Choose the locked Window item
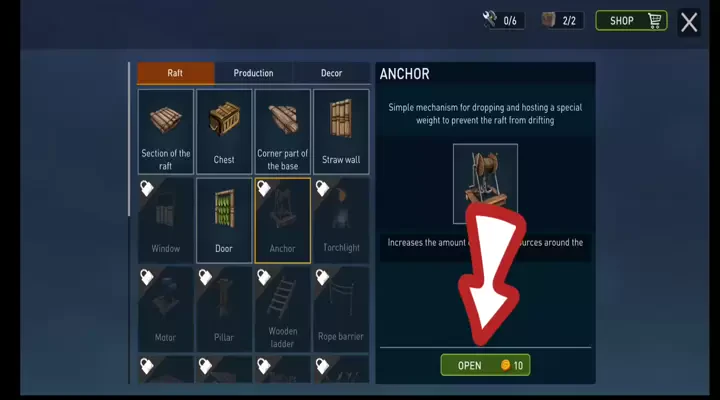 pyautogui.click(x=166, y=220)
